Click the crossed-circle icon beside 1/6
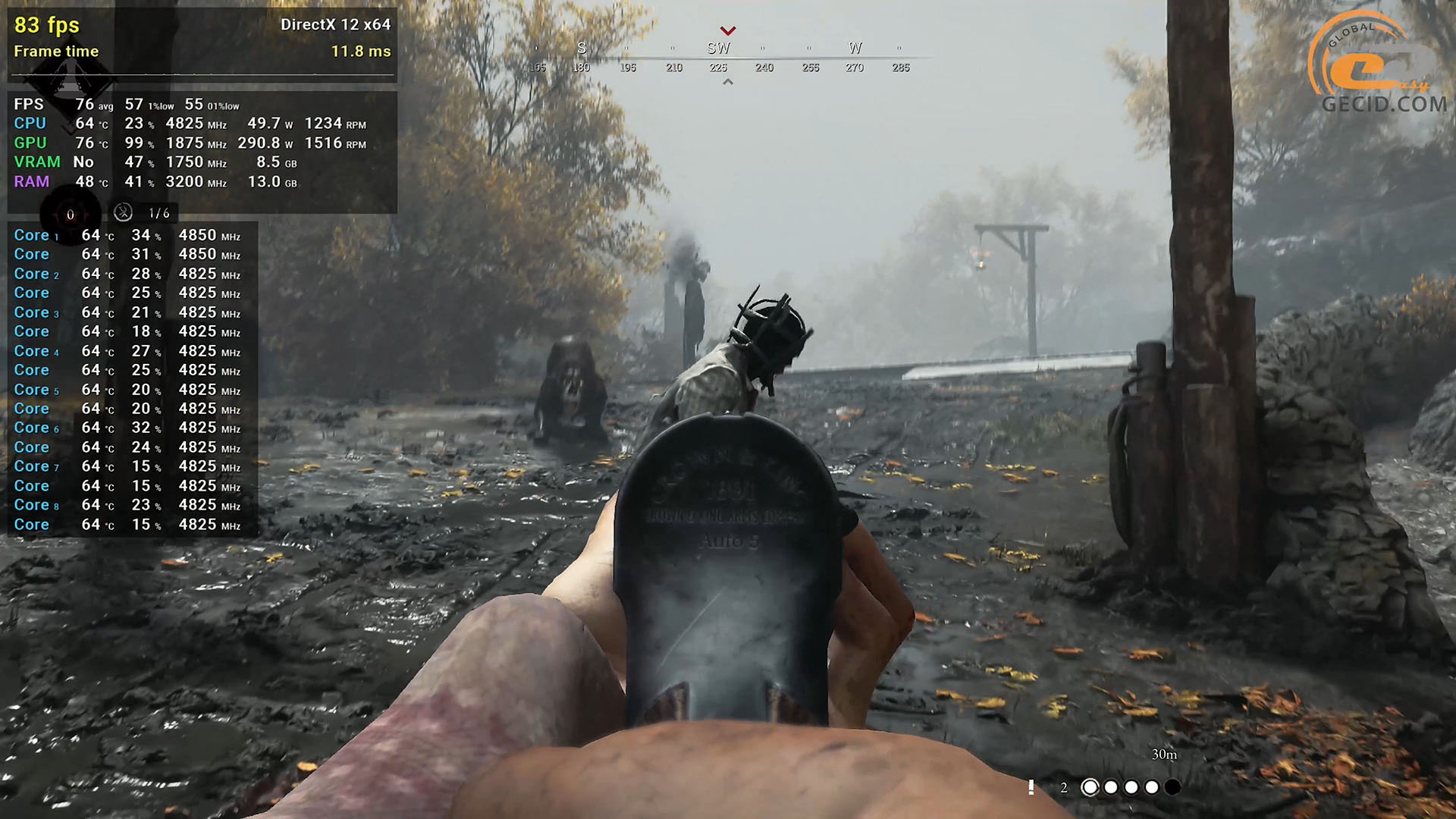Viewport: 1456px width, 819px height. [123, 213]
